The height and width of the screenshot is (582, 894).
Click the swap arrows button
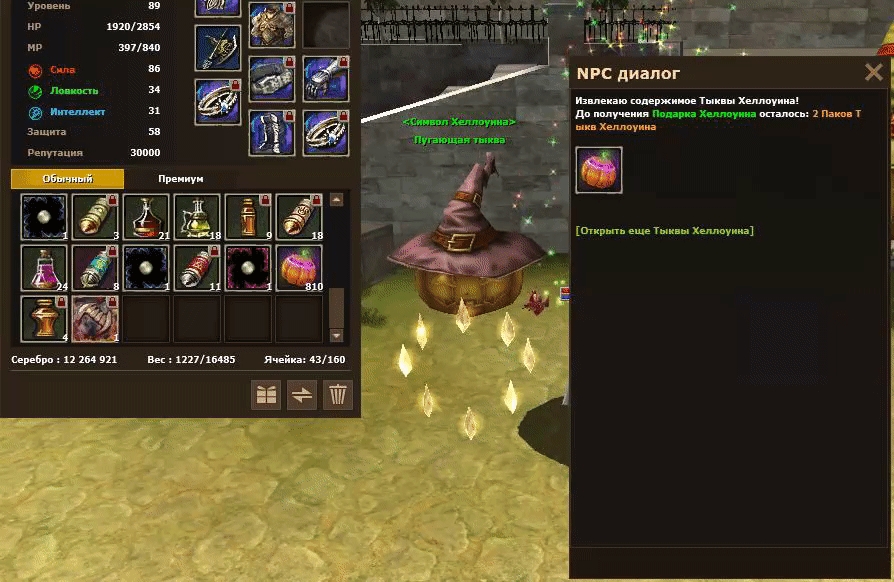click(x=302, y=394)
